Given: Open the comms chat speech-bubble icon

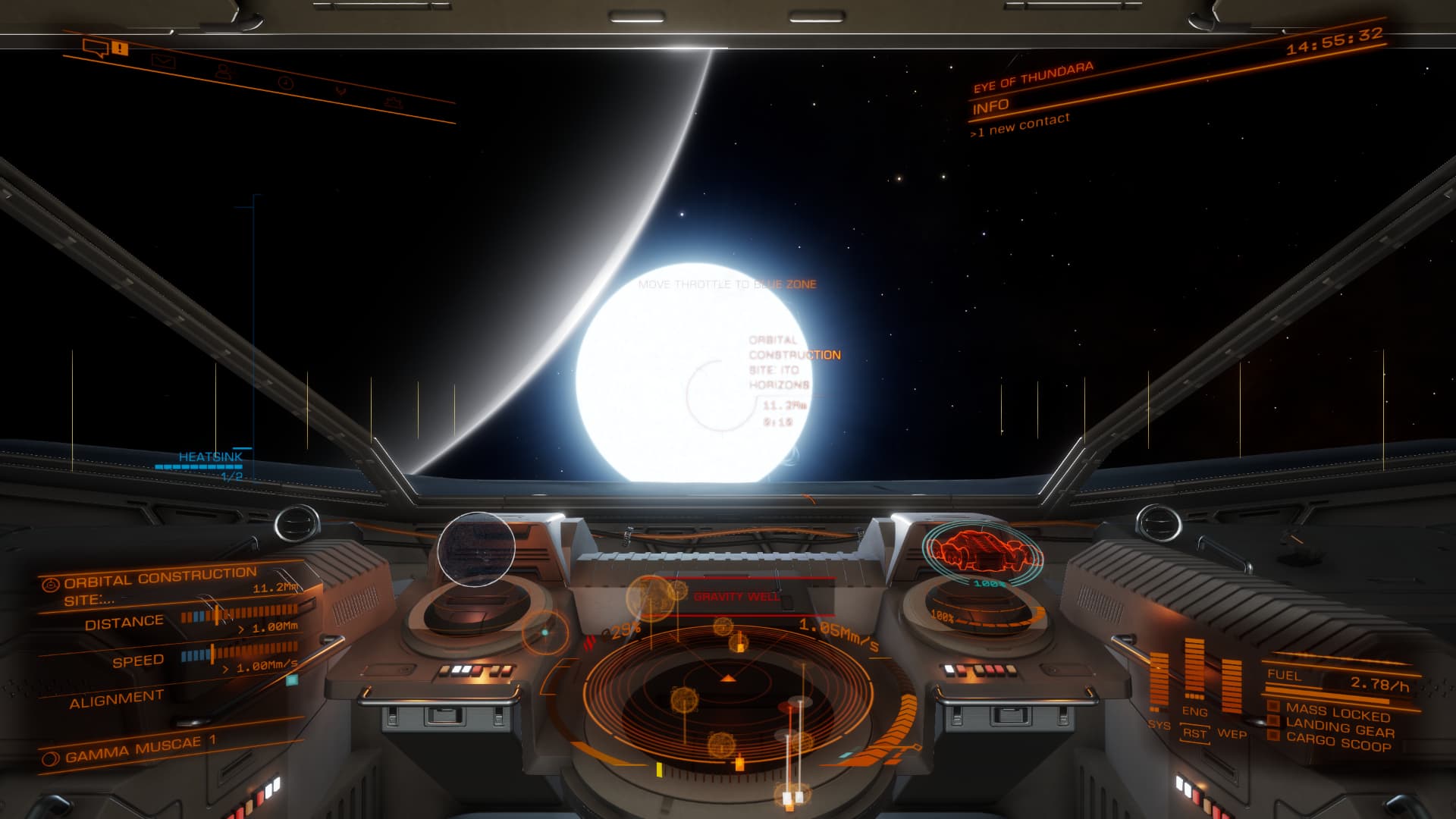Looking at the screenshot, I should coord(96,49).
